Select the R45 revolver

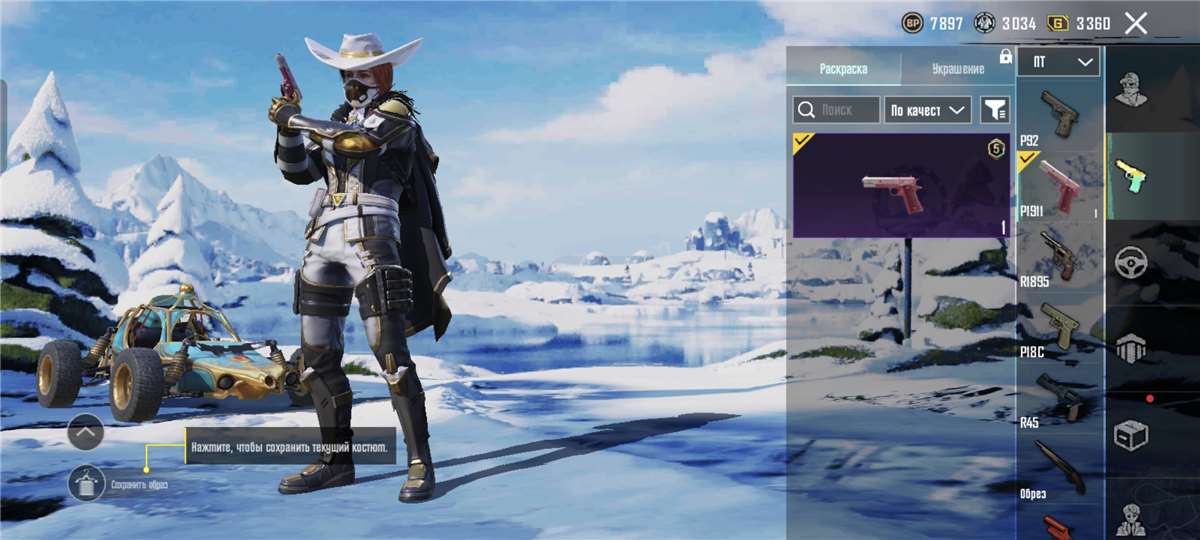(1059, 396)
